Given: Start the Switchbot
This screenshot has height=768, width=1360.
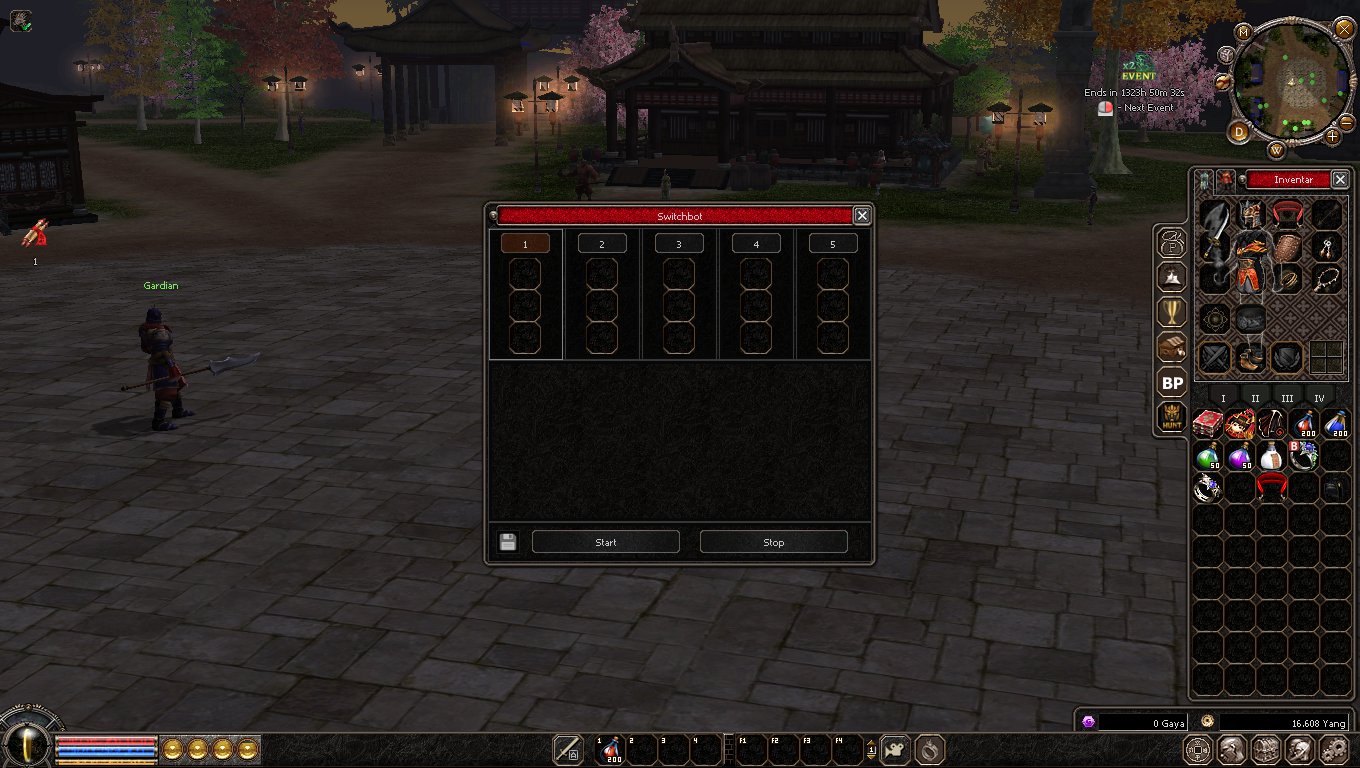Looking at the screenshot, I should tap(605, 542).
